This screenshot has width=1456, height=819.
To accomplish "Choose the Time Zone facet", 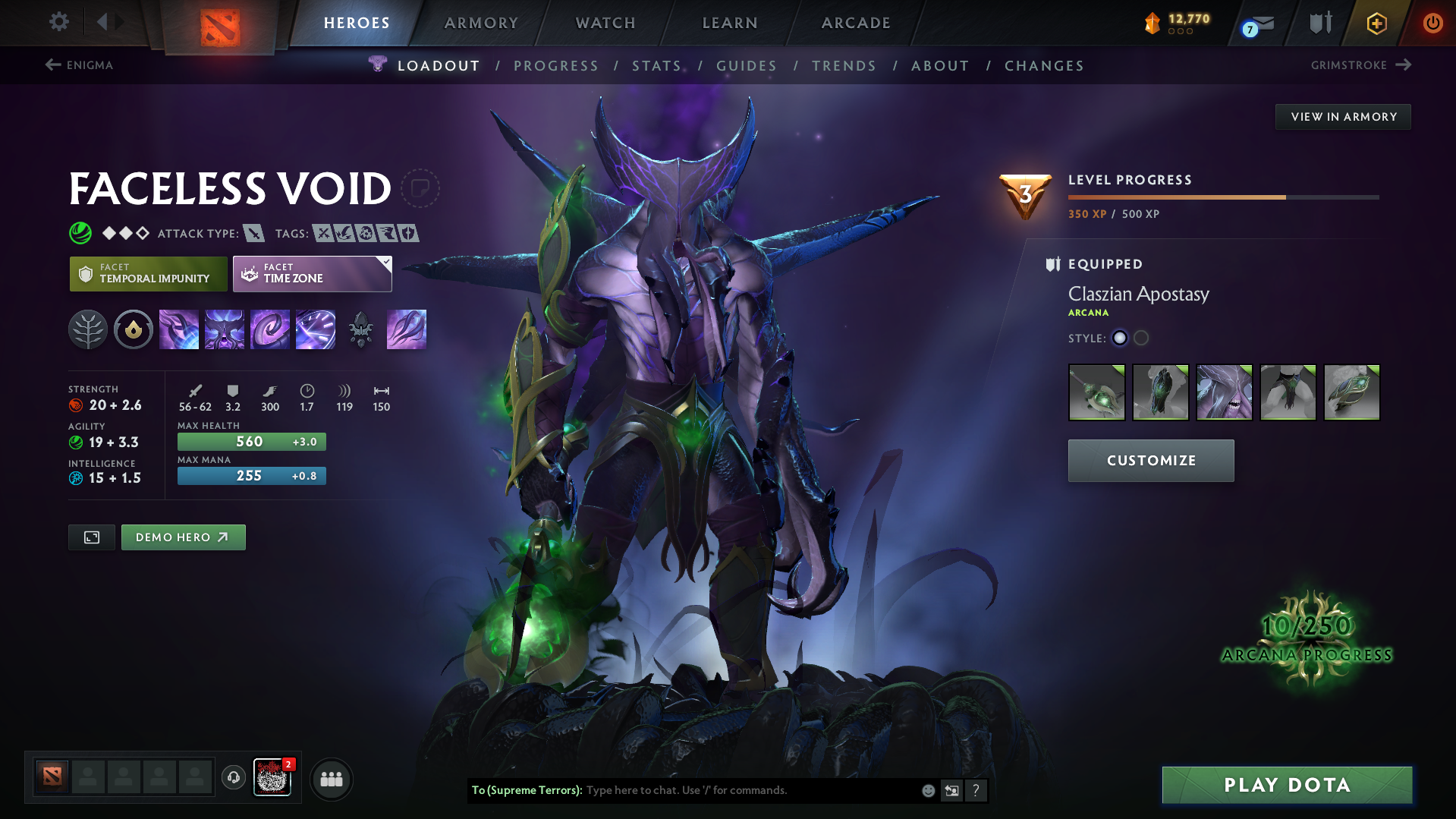I will pyautogui.click(x=312, y=274).
